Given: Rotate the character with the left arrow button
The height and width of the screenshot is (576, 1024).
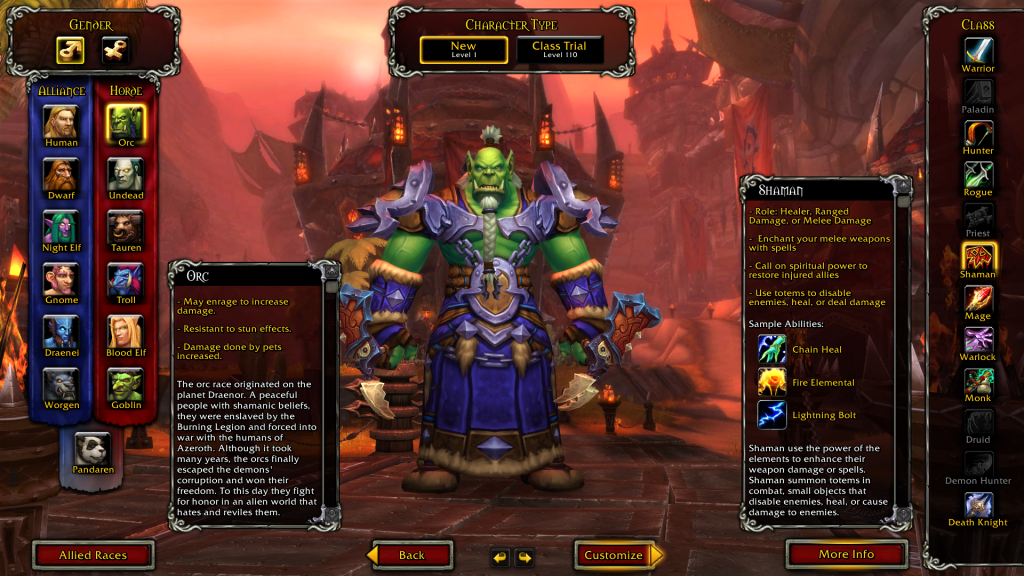Looking at the screenshot, I should click(500, 556).
